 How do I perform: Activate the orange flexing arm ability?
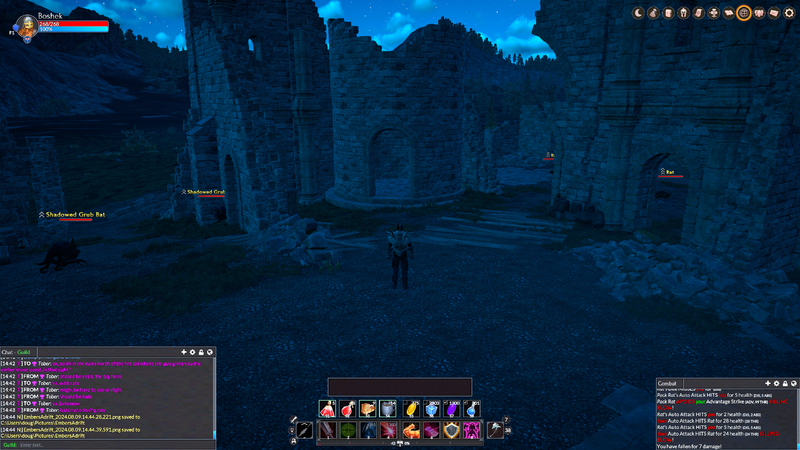coord(410,430)
